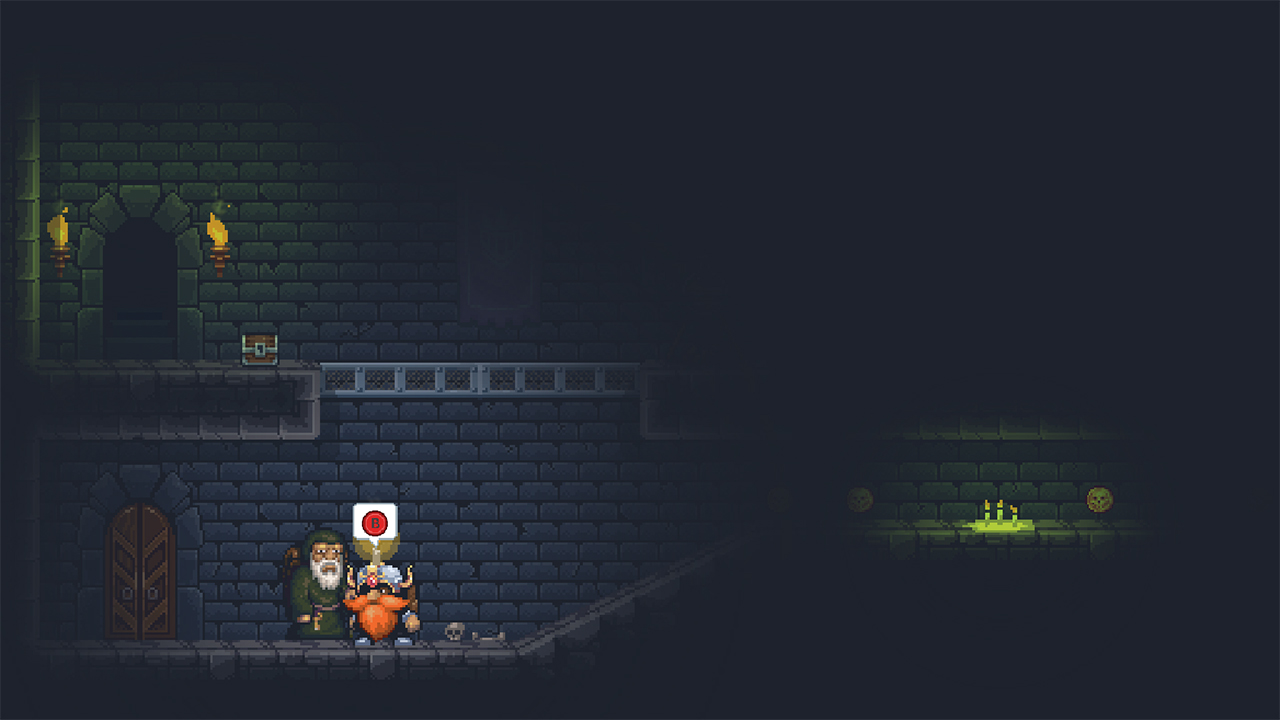Click the metal railing on the upper platform
This screenshot has width=1280, height=720.
pos(480,380)
